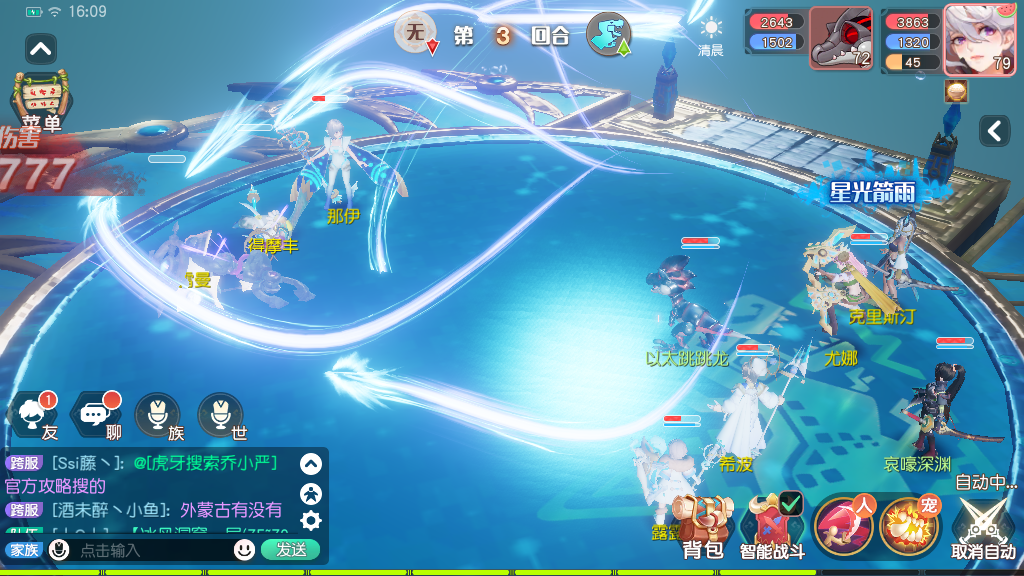Open the chat (聊) window

click(97, 413)
